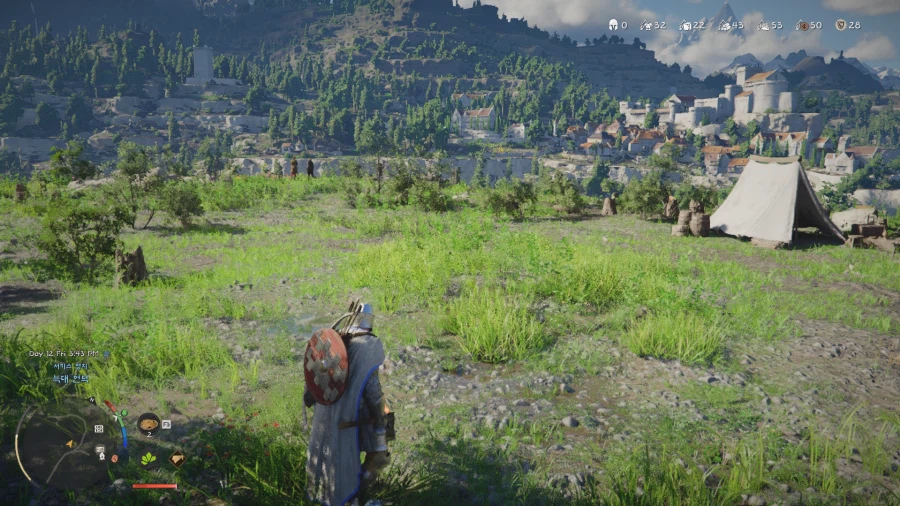Click the shield icon showing 28

click(x=840, y=25)
